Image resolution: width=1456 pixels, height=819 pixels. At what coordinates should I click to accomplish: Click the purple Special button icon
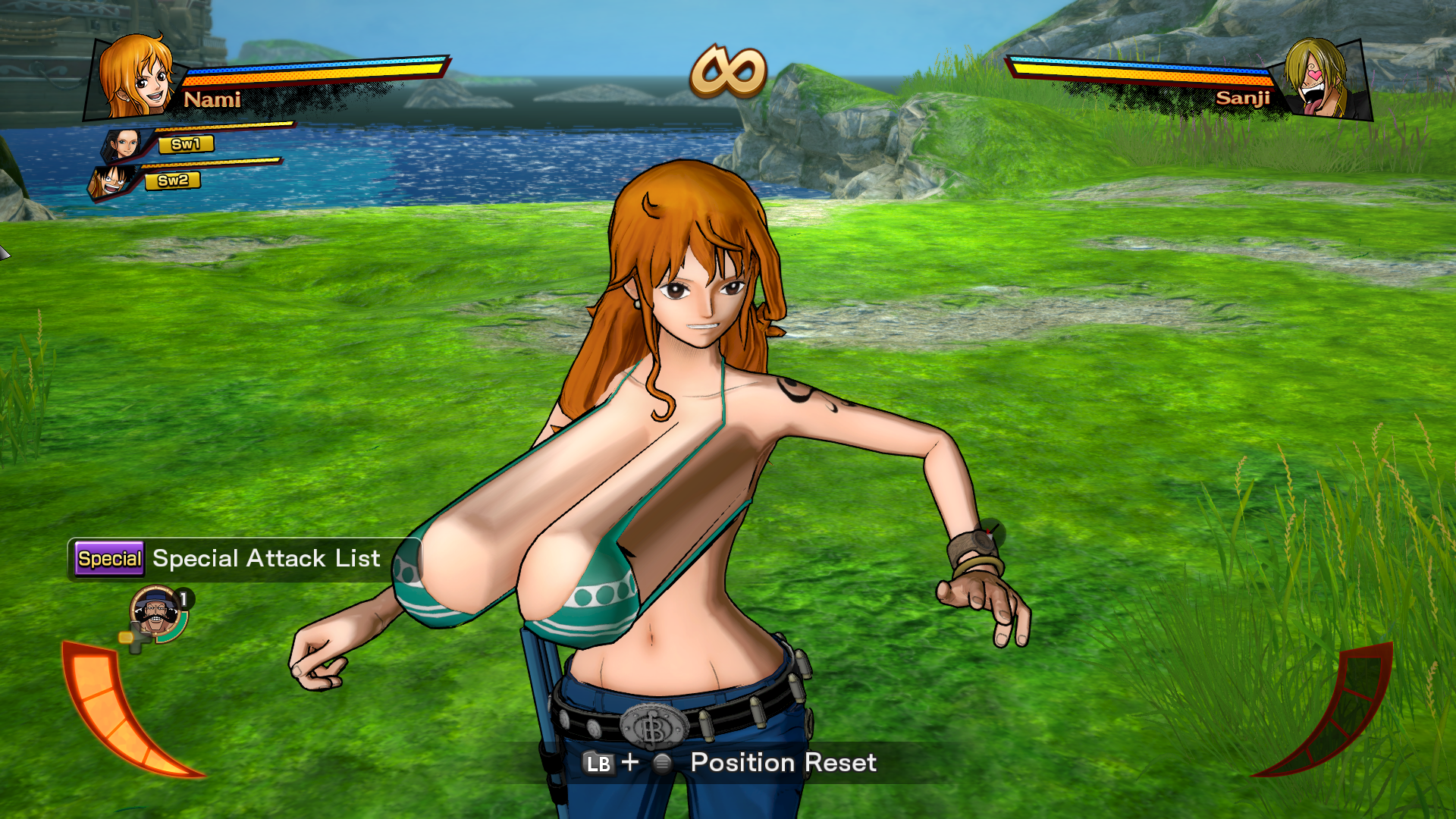click(x=108, y=560)
